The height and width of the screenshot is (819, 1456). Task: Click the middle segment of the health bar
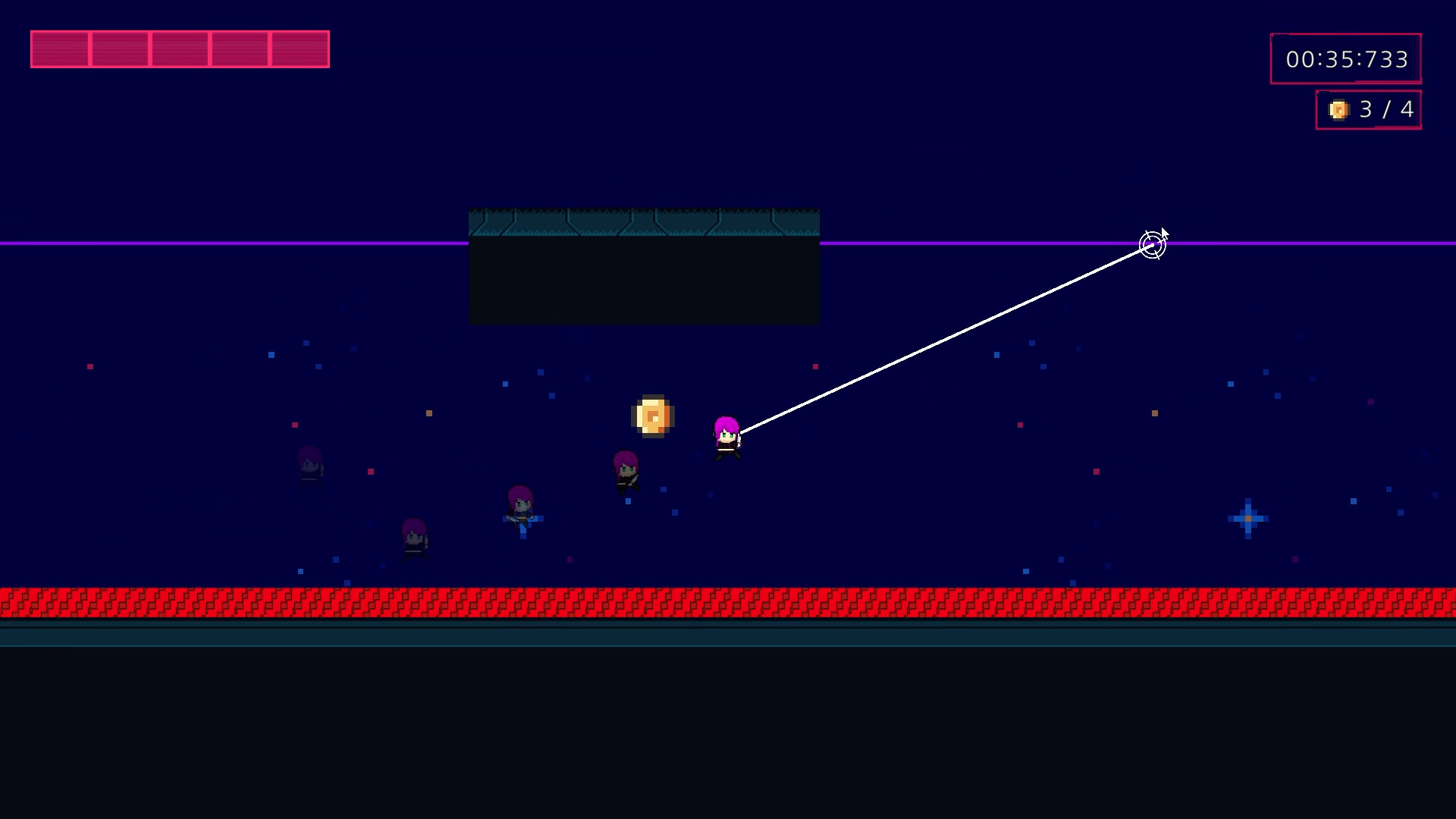pos(180,49)
